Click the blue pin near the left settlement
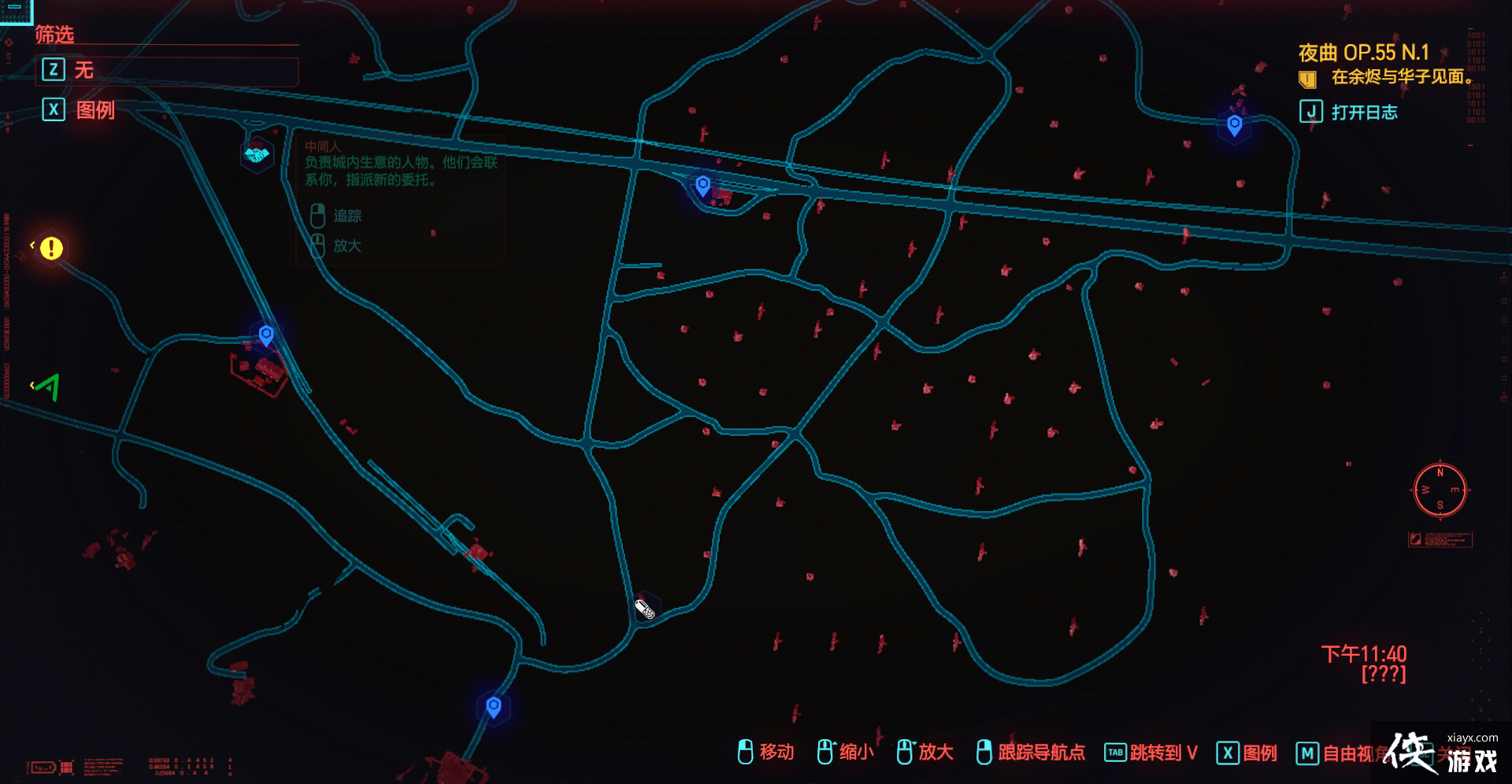Screen dimensions: 1512x784 (265, 334)
